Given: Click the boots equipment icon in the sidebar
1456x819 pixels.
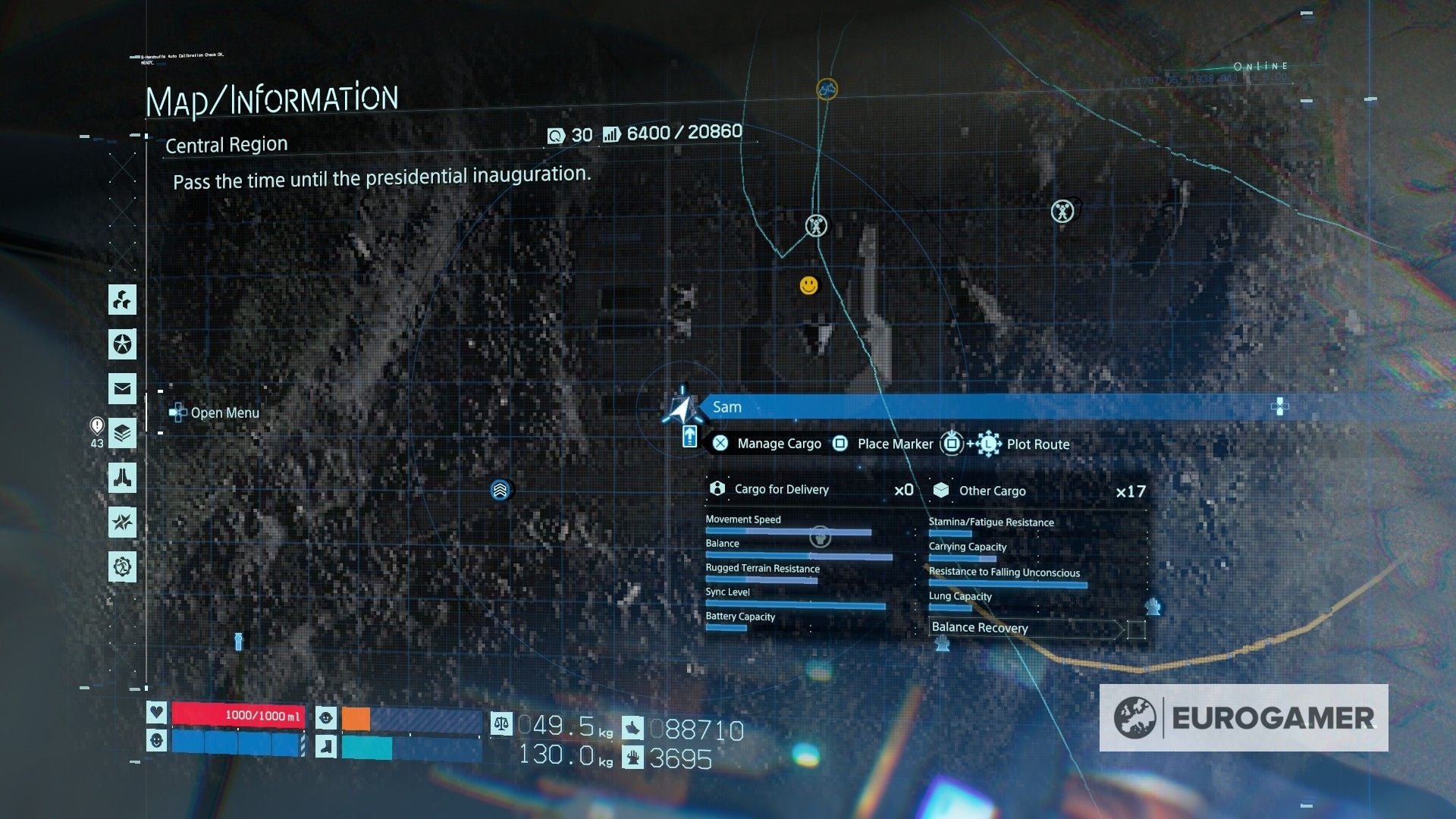Looking at the screenshot, I should [123, 479].
